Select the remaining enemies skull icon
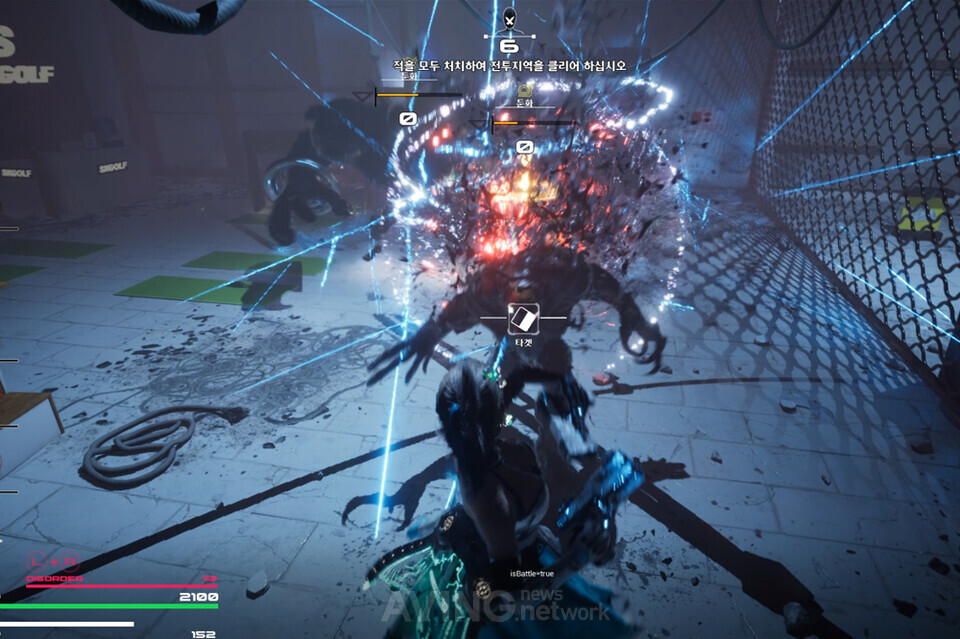Screen dimensions: 960x639 pyautogui.click(x=509, y=18)
